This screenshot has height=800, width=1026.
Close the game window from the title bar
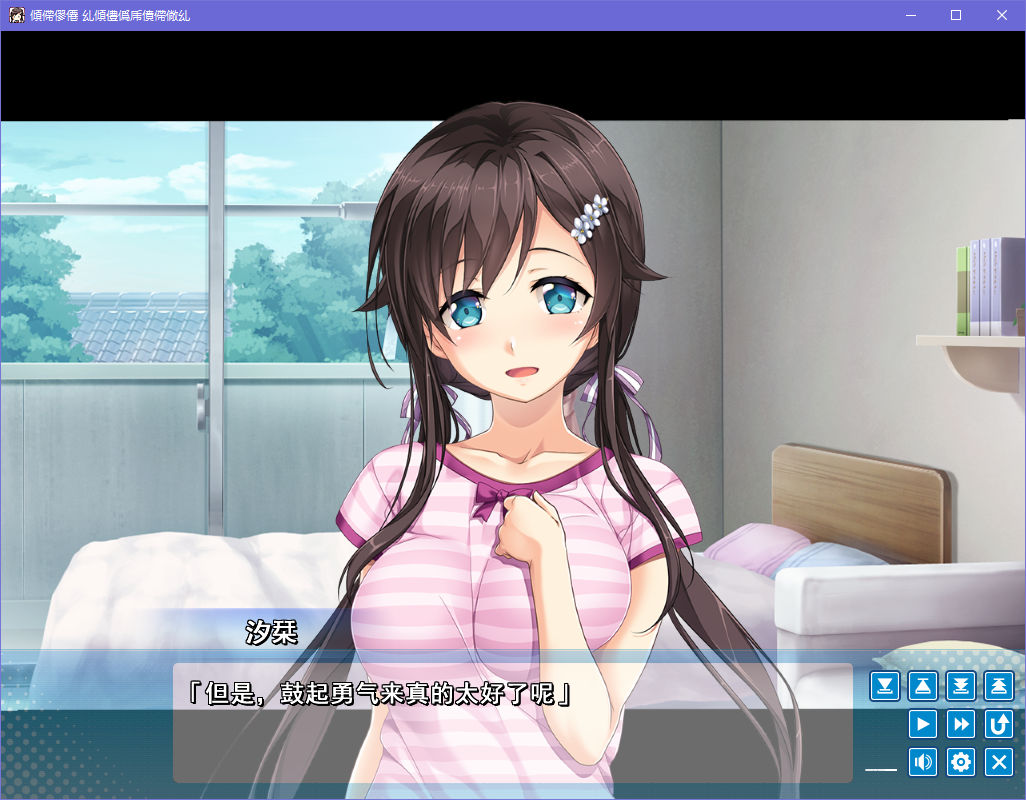point(1002,15)
